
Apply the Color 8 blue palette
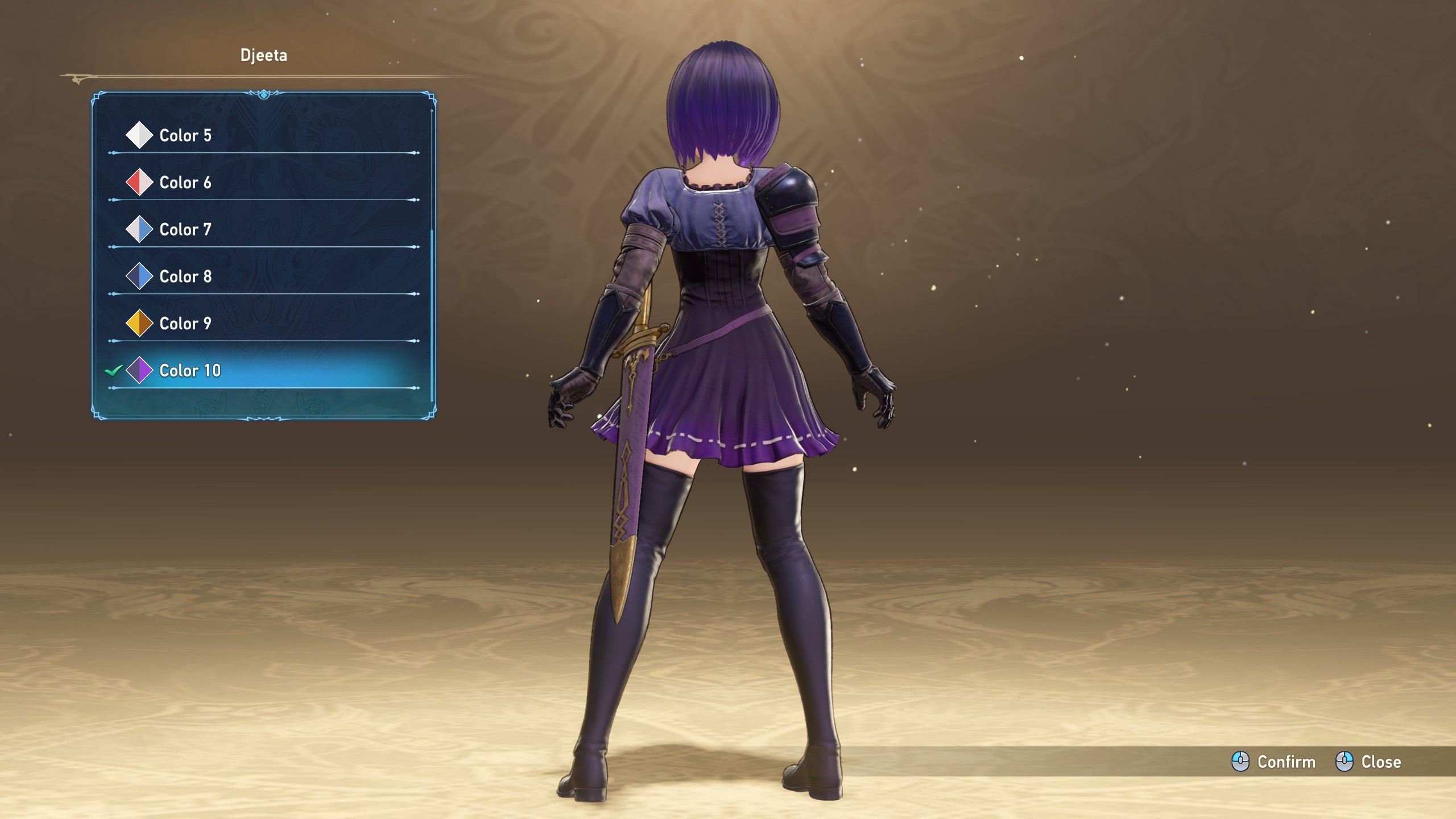185,276
